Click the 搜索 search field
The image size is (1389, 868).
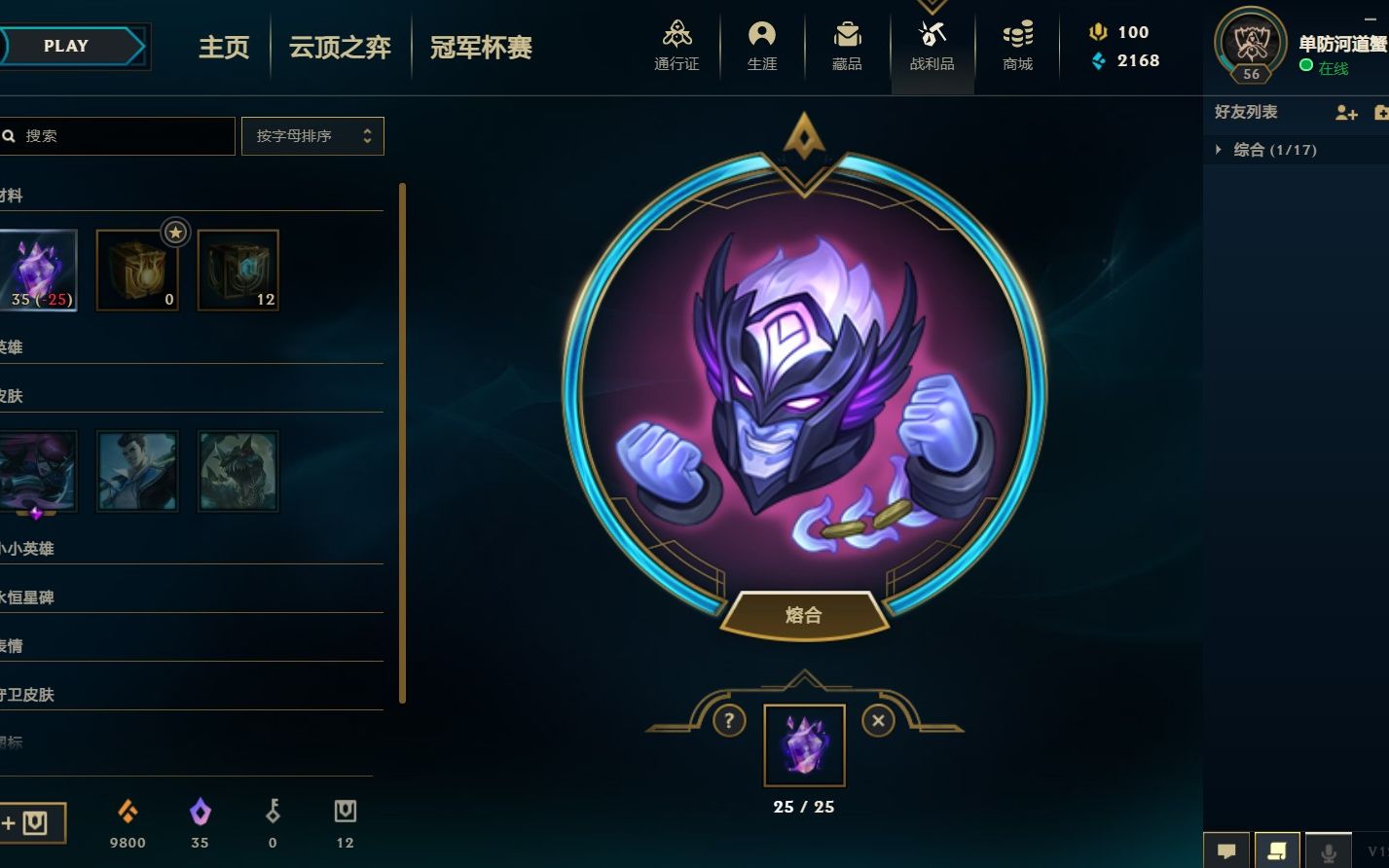pyautogui.click(x=122, y=136)
